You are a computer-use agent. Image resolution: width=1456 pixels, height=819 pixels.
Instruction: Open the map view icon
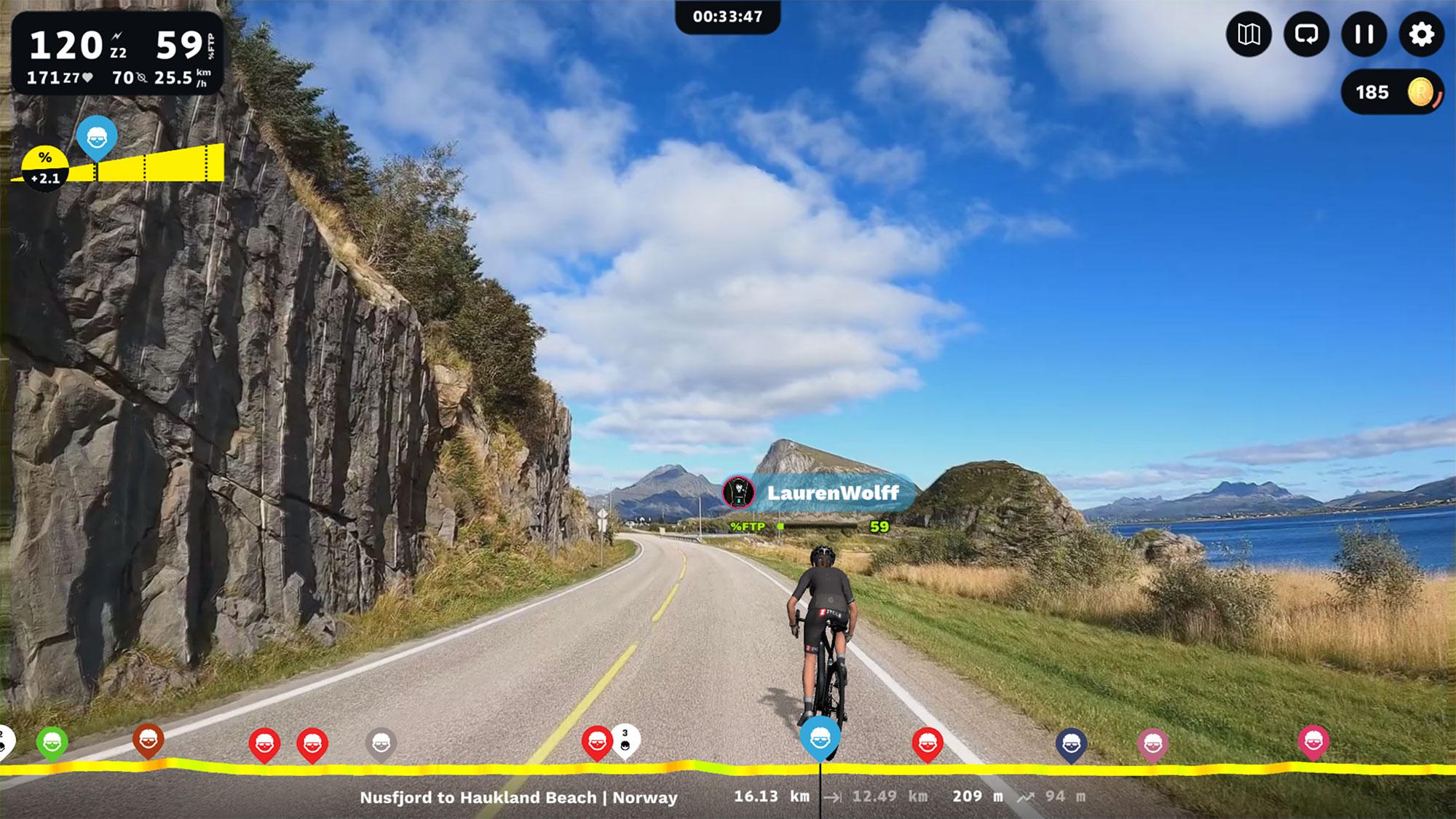pos(1249,35)
